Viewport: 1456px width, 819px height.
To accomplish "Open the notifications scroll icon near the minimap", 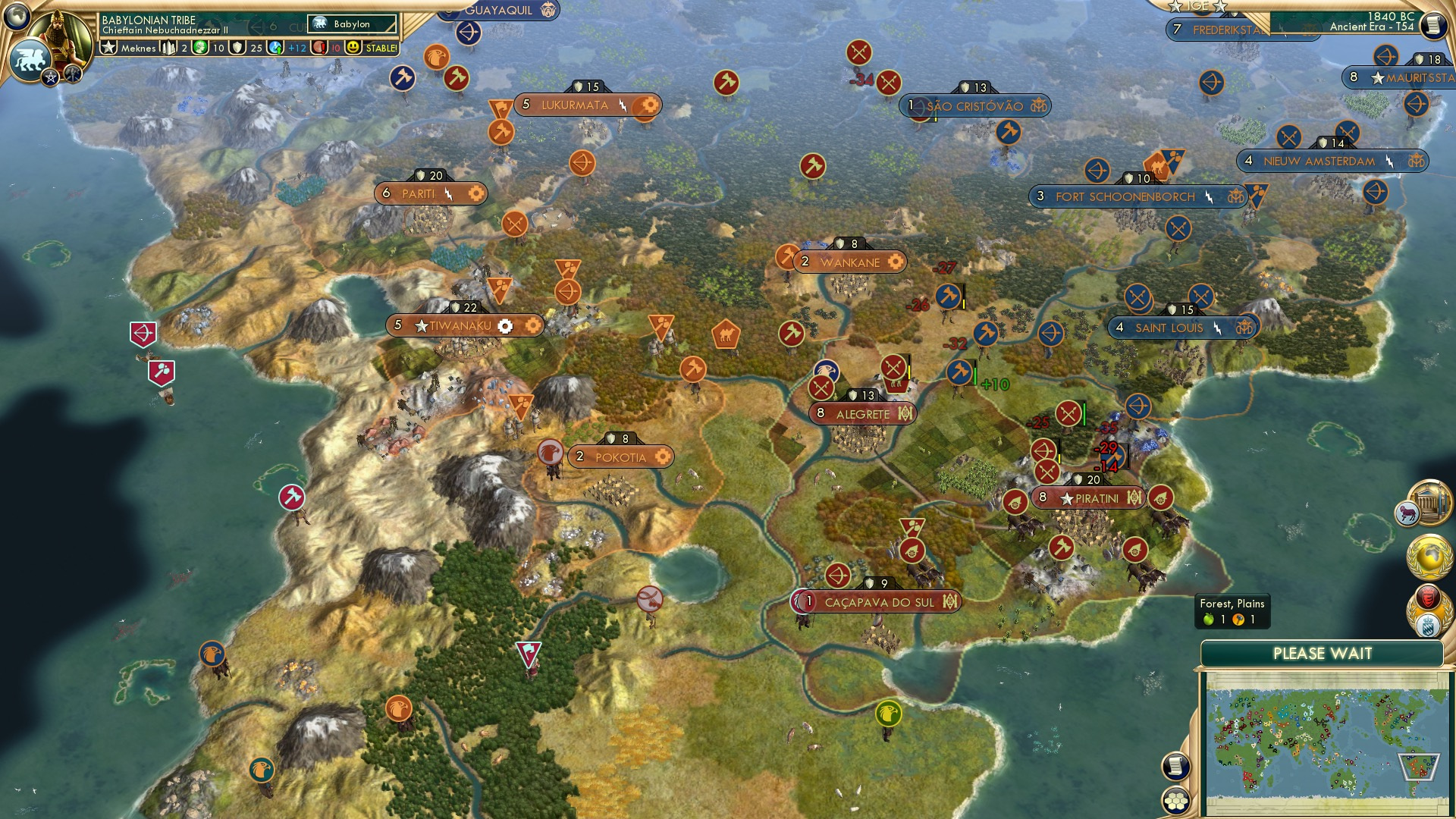I will pyautogui.click(x=1175, y=767).
